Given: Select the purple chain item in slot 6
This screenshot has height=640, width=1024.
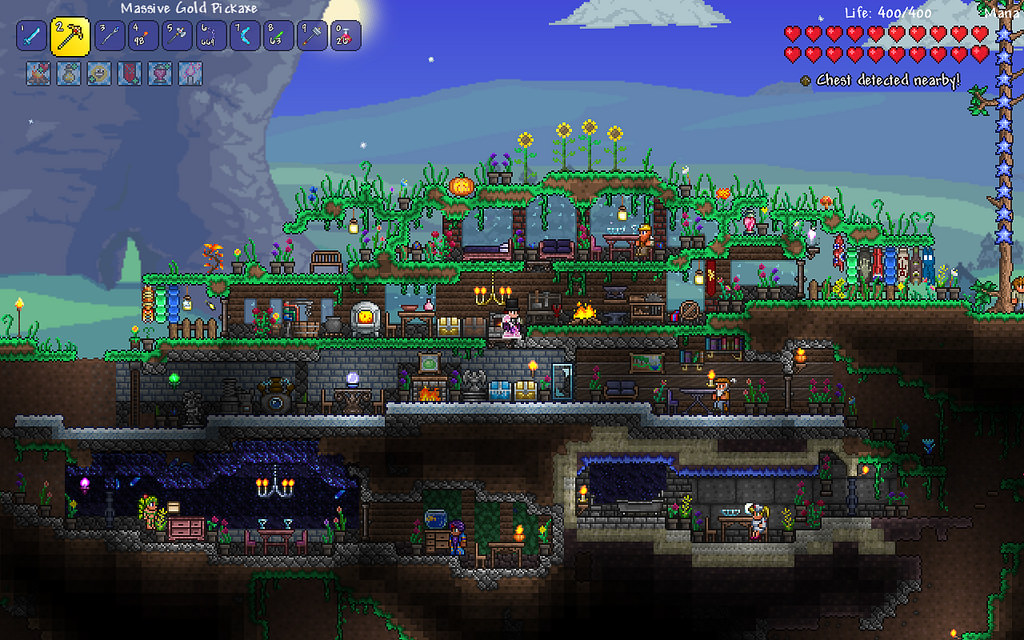Looking at the screenshot, I should (x=210, y=36).
